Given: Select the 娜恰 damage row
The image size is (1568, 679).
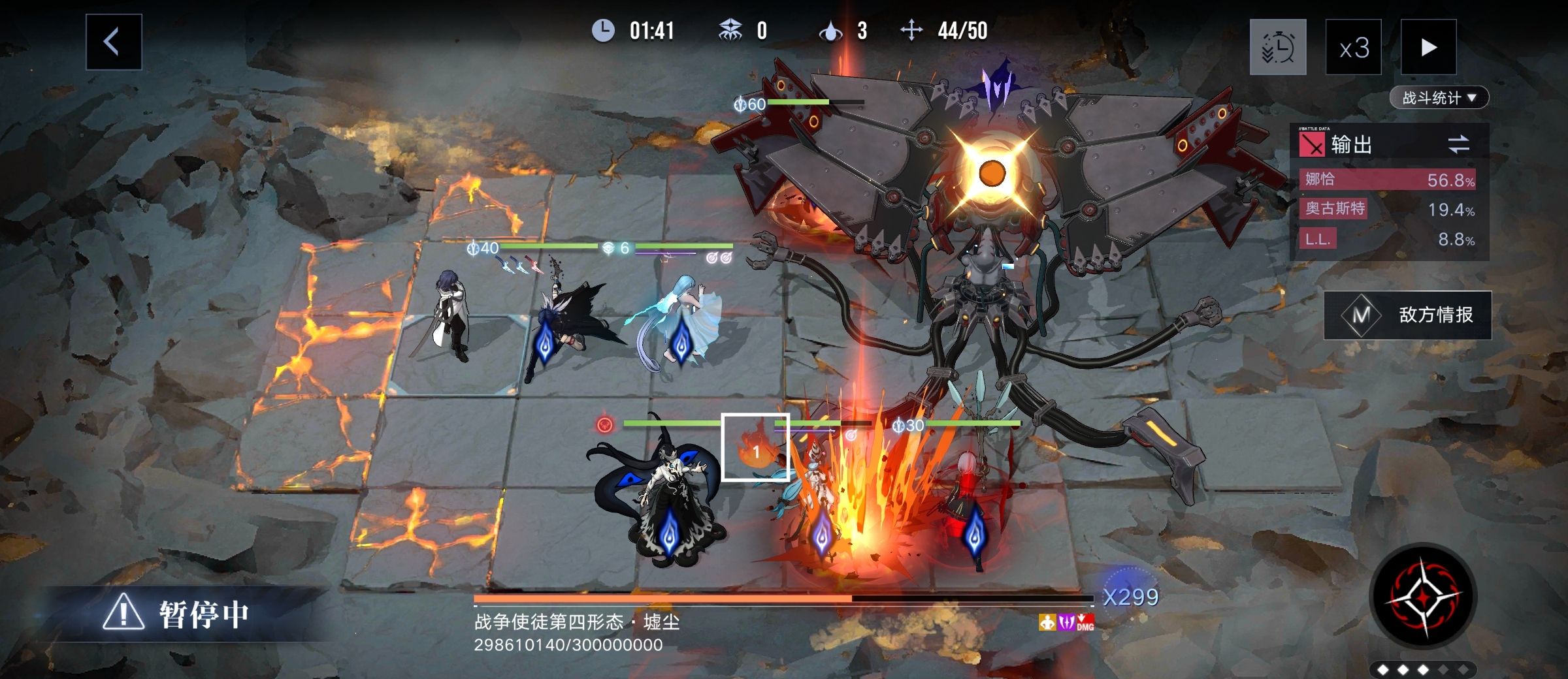Looking at the screenshot, I should [x=1388, y=180].
